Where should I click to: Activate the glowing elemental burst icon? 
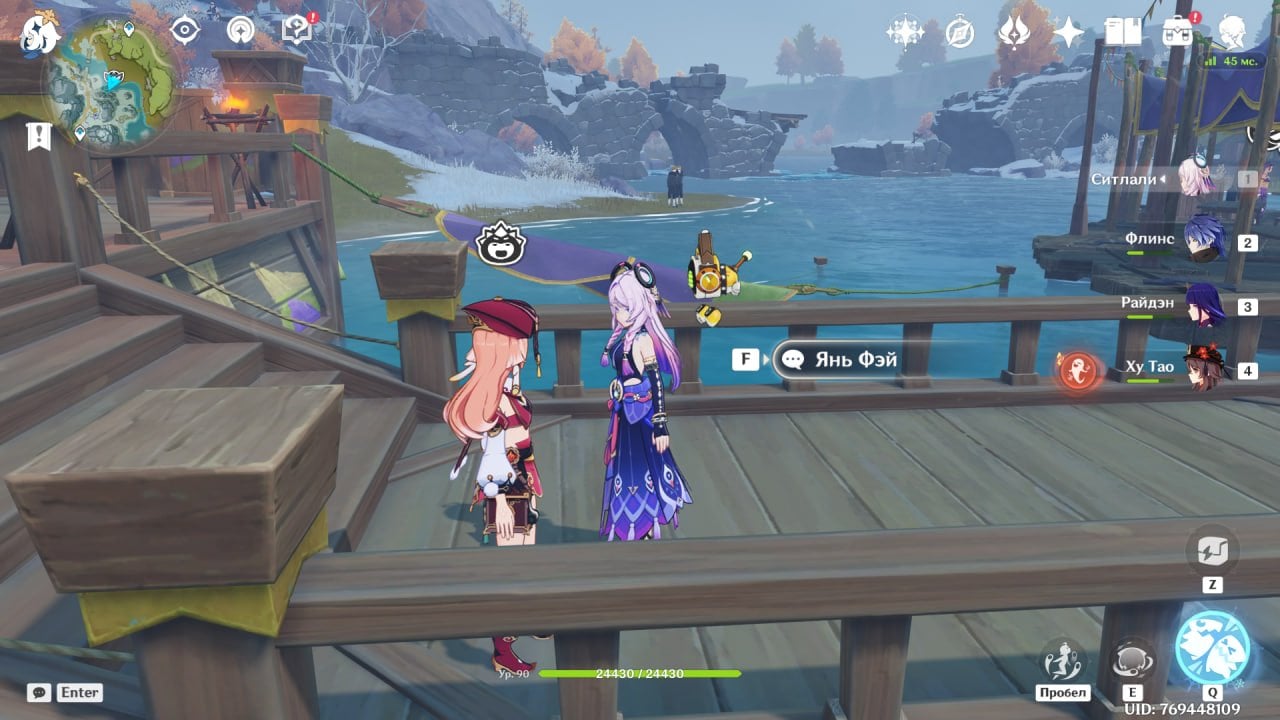tap(1212, 647)
